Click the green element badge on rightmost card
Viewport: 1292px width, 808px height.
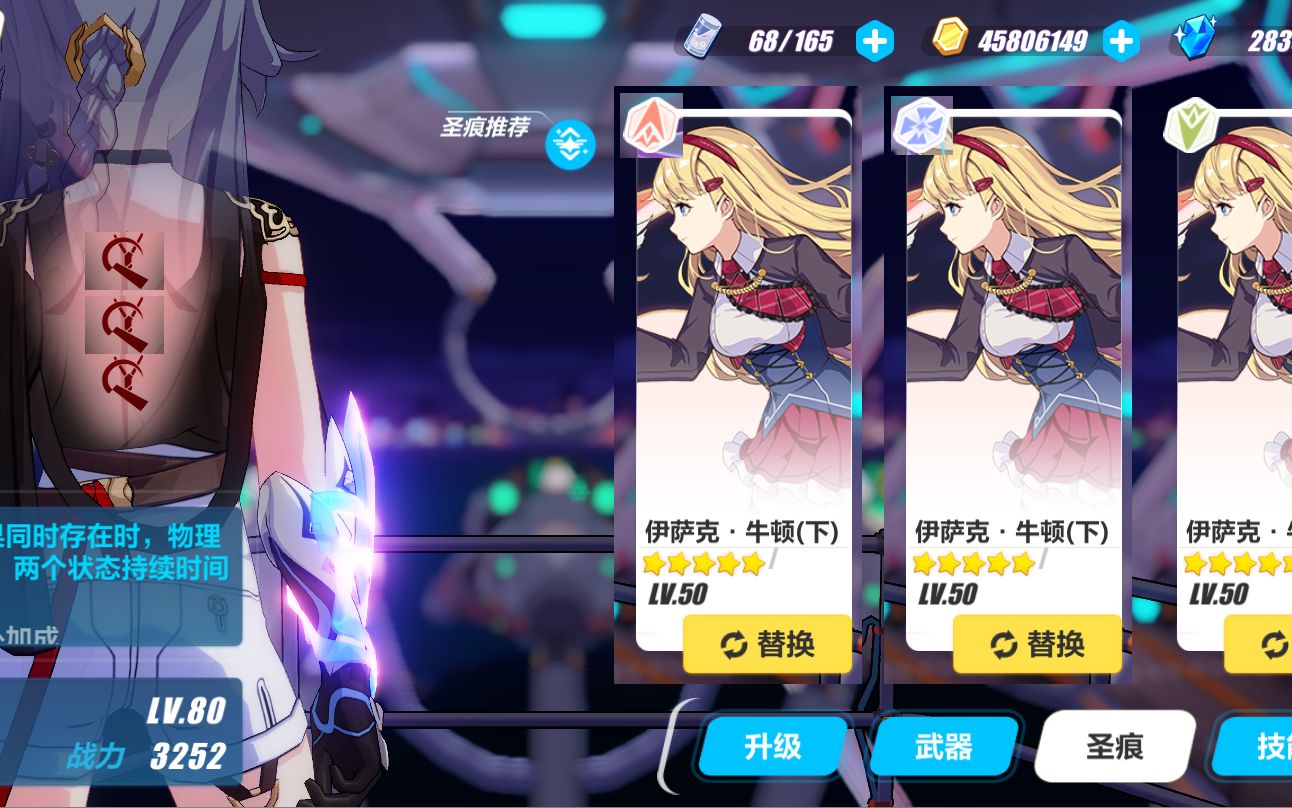[x=1189, y=124]
